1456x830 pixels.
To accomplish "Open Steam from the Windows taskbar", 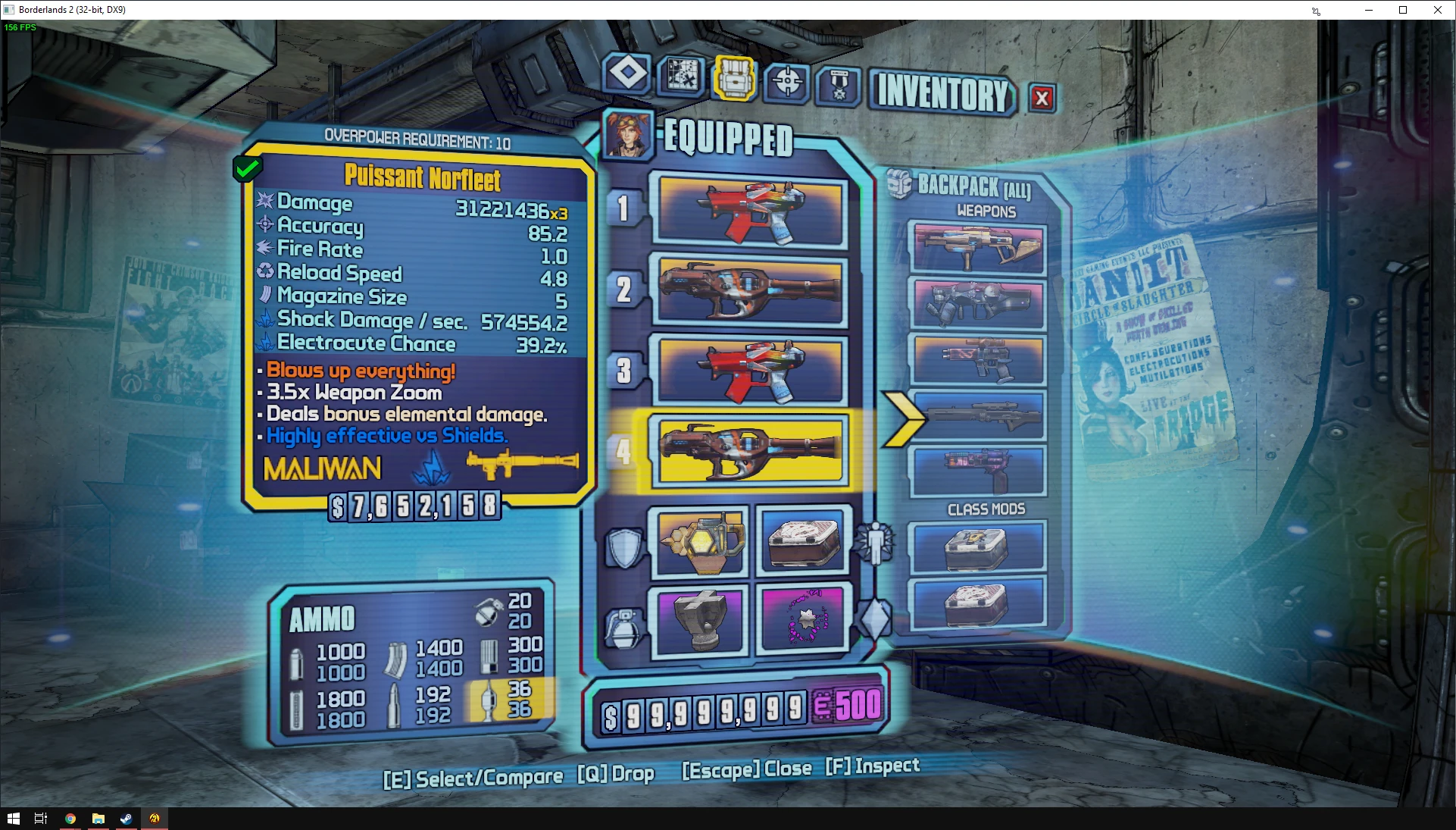I will [126, 819].
